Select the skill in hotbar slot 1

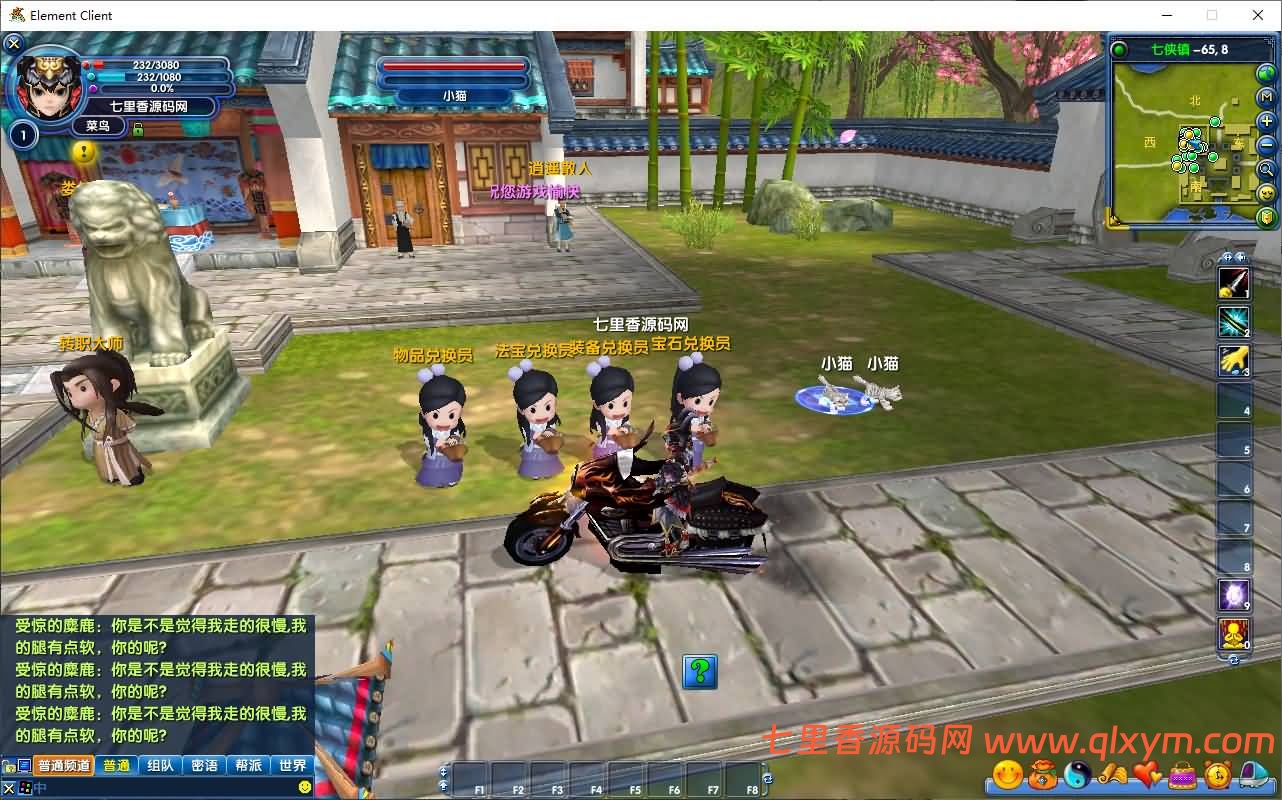pyautogui.click(x=1233, y=283)
